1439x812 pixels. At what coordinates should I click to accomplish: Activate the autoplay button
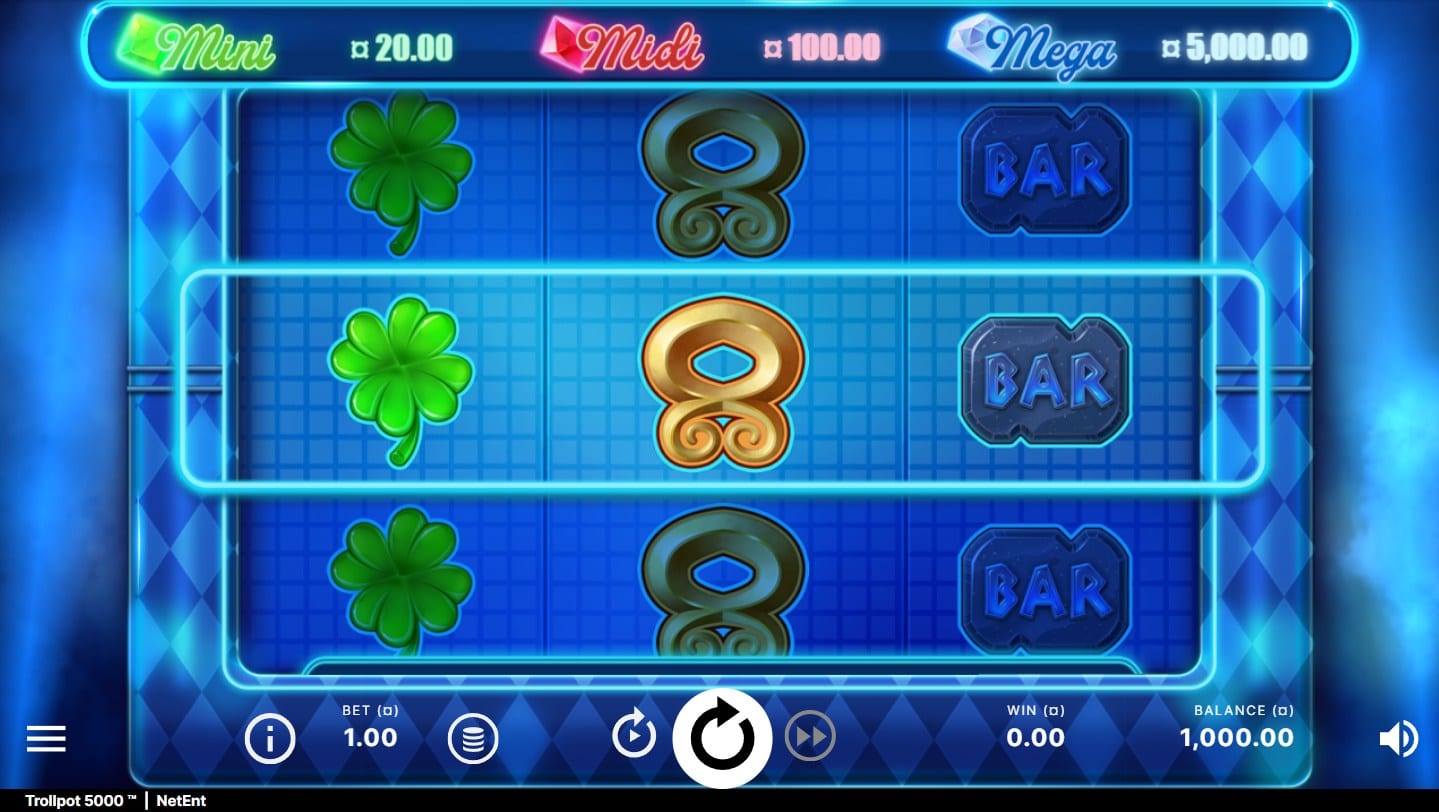[x=634, y=737]
